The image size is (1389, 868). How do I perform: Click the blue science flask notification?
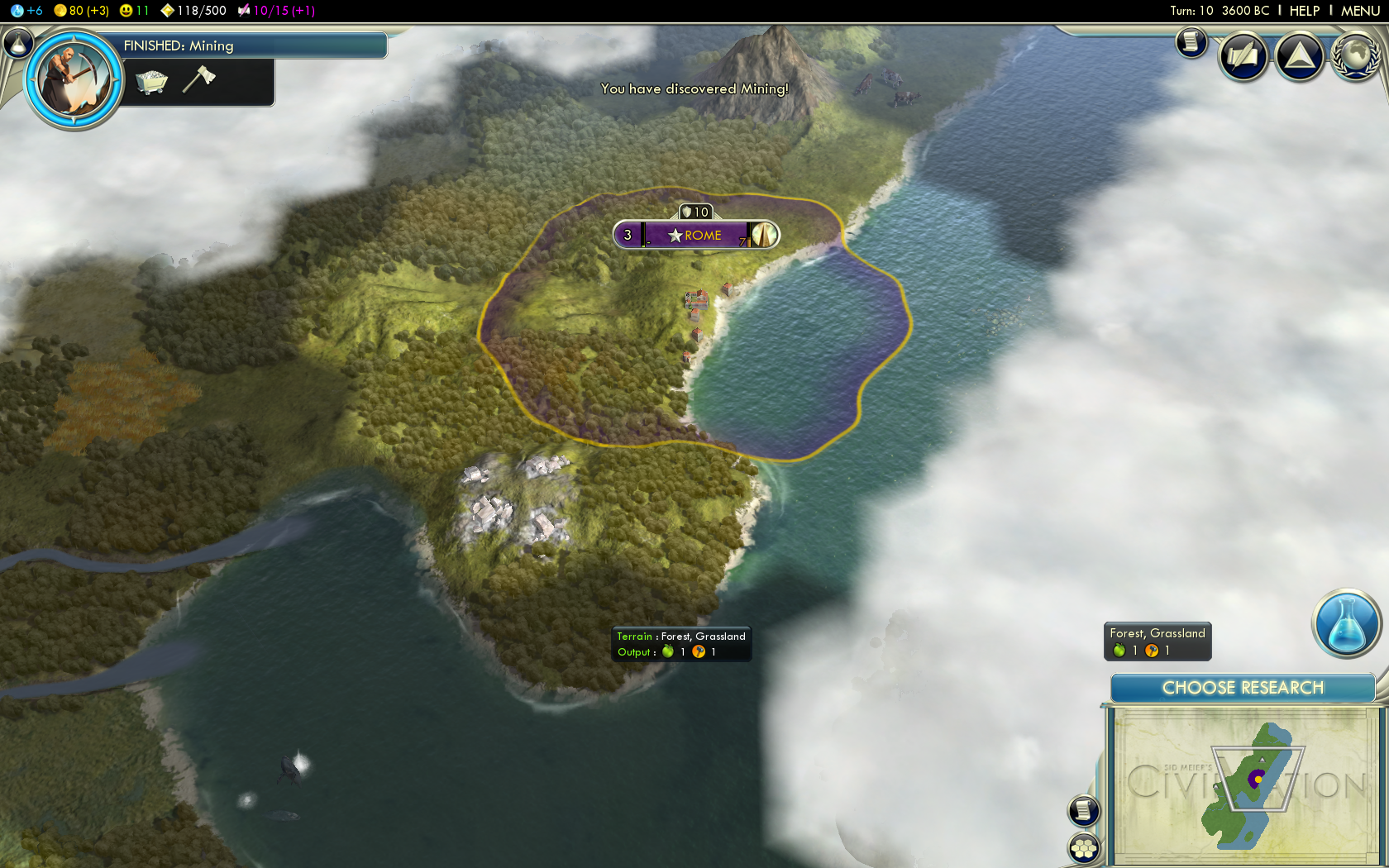[1346, 624]
